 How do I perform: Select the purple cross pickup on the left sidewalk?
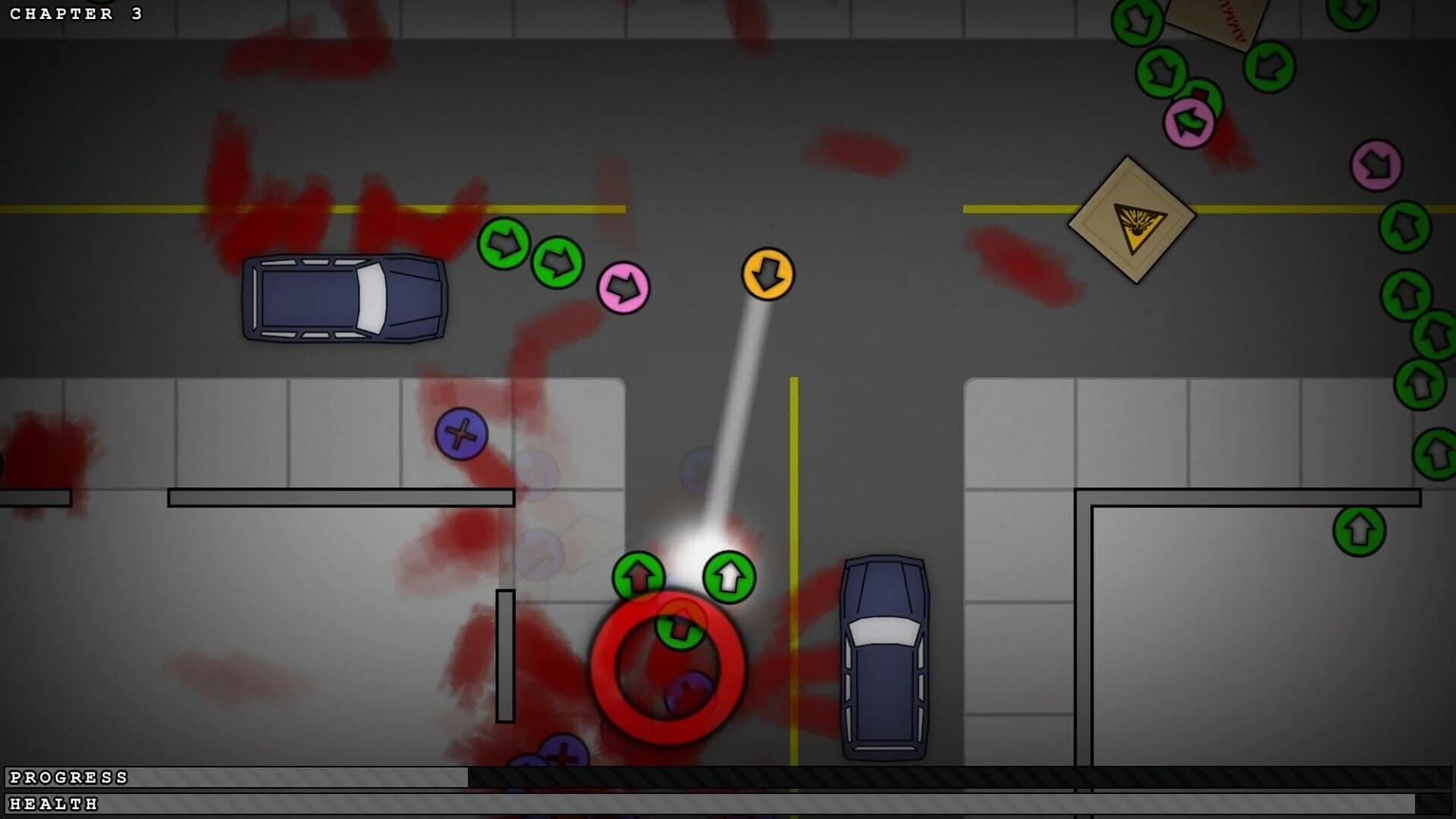coord(462,435)
